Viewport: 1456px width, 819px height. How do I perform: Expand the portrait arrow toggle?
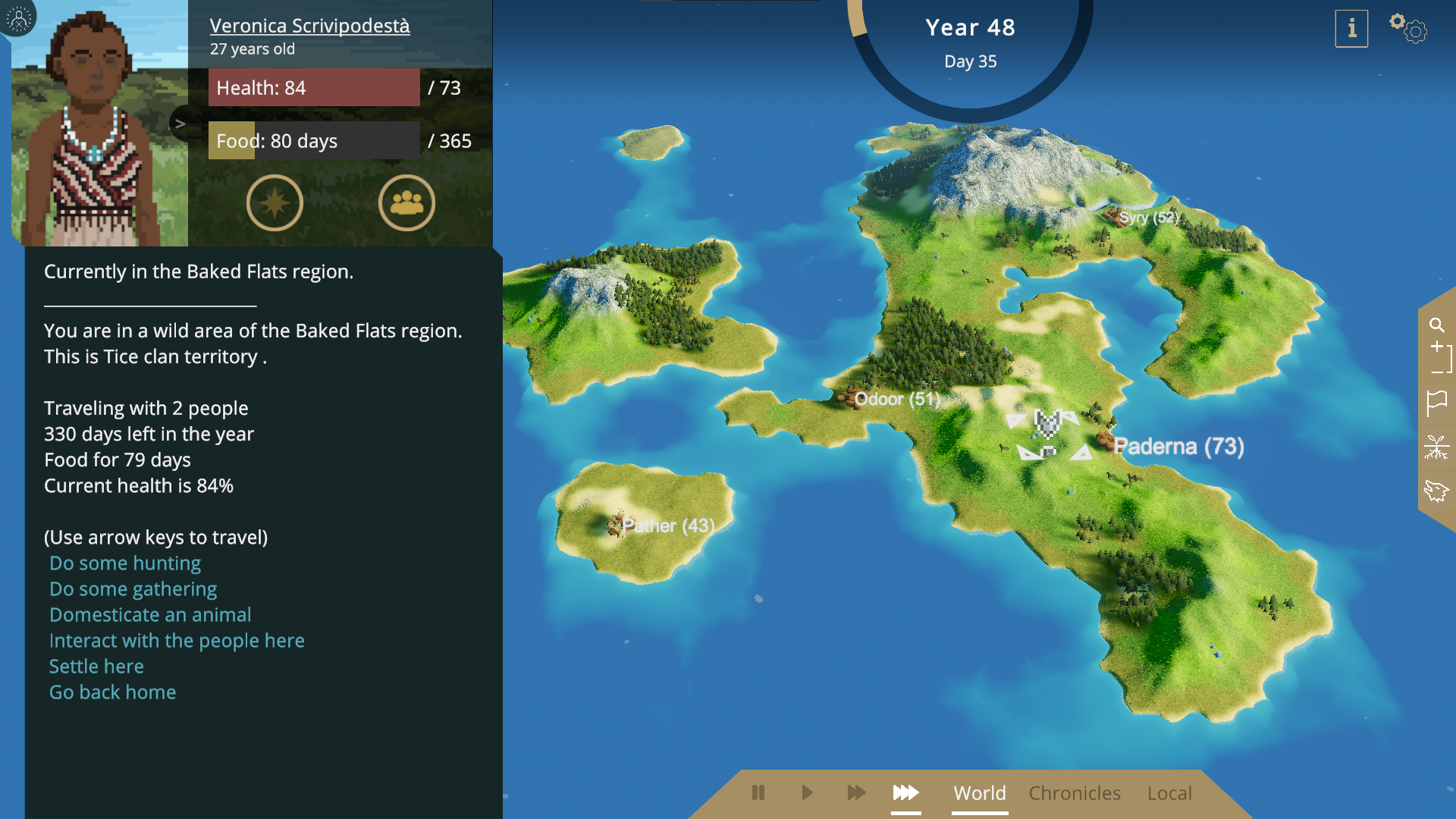point(180,123)
